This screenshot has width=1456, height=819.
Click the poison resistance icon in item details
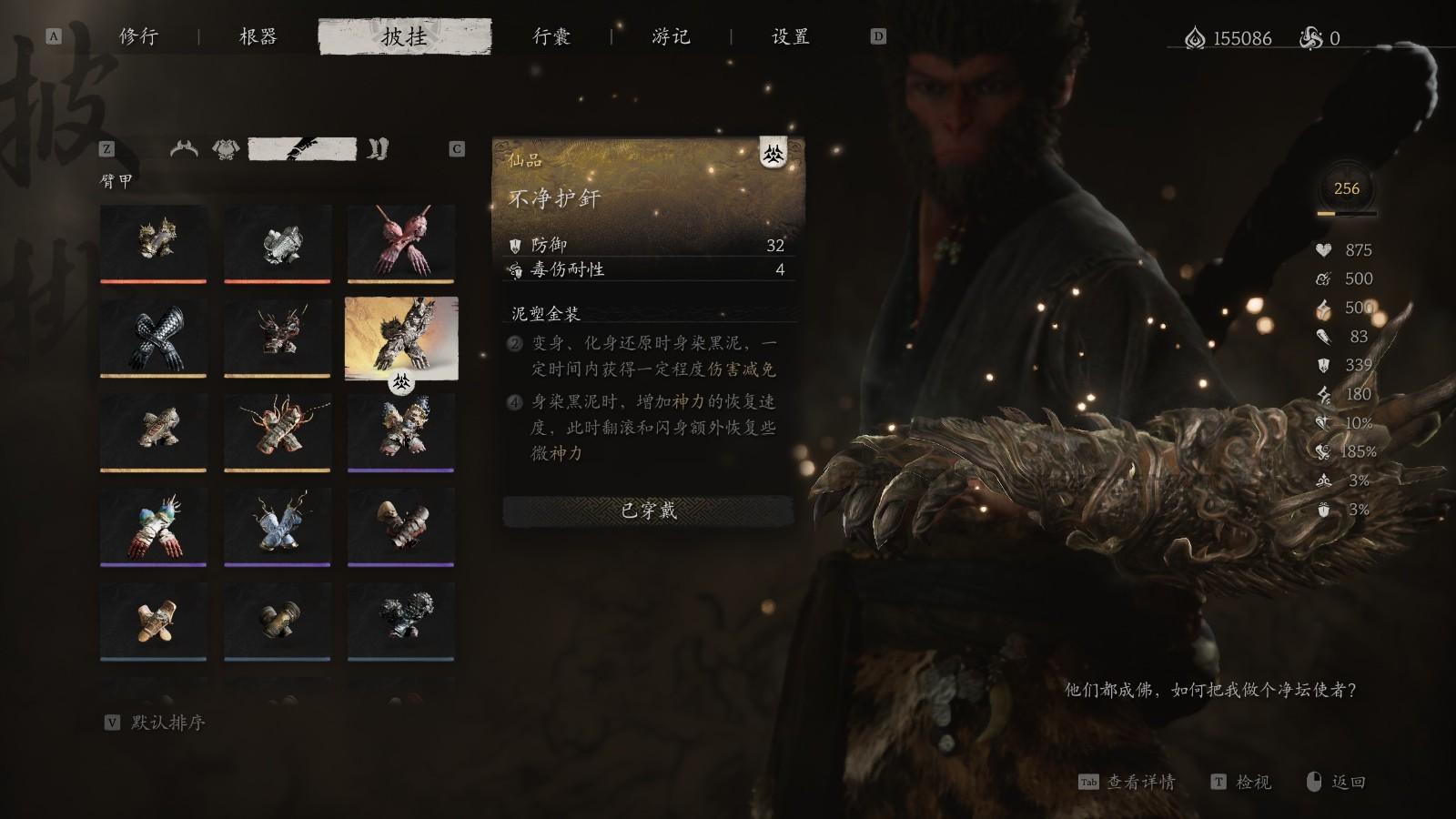tap(516, 270)
